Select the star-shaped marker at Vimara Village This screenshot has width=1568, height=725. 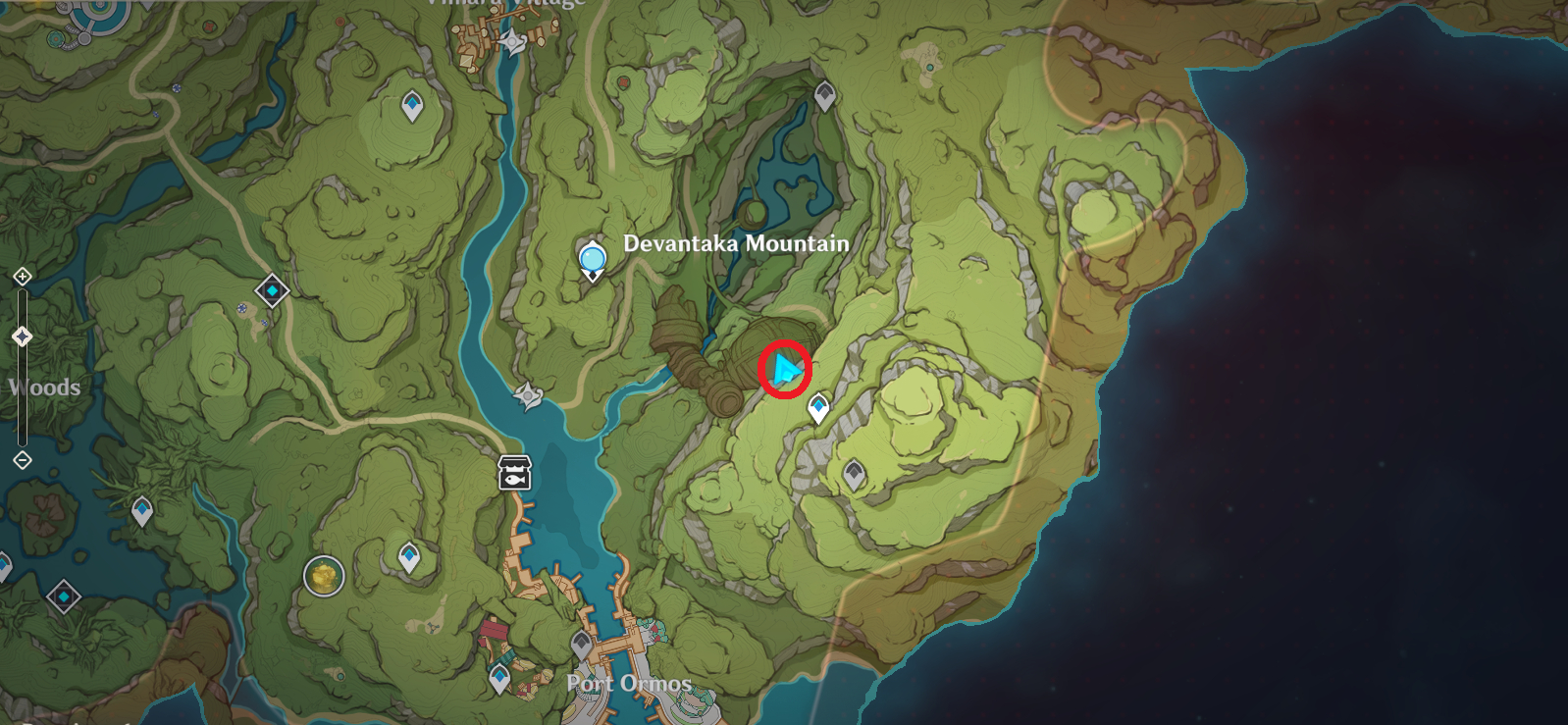512,41
